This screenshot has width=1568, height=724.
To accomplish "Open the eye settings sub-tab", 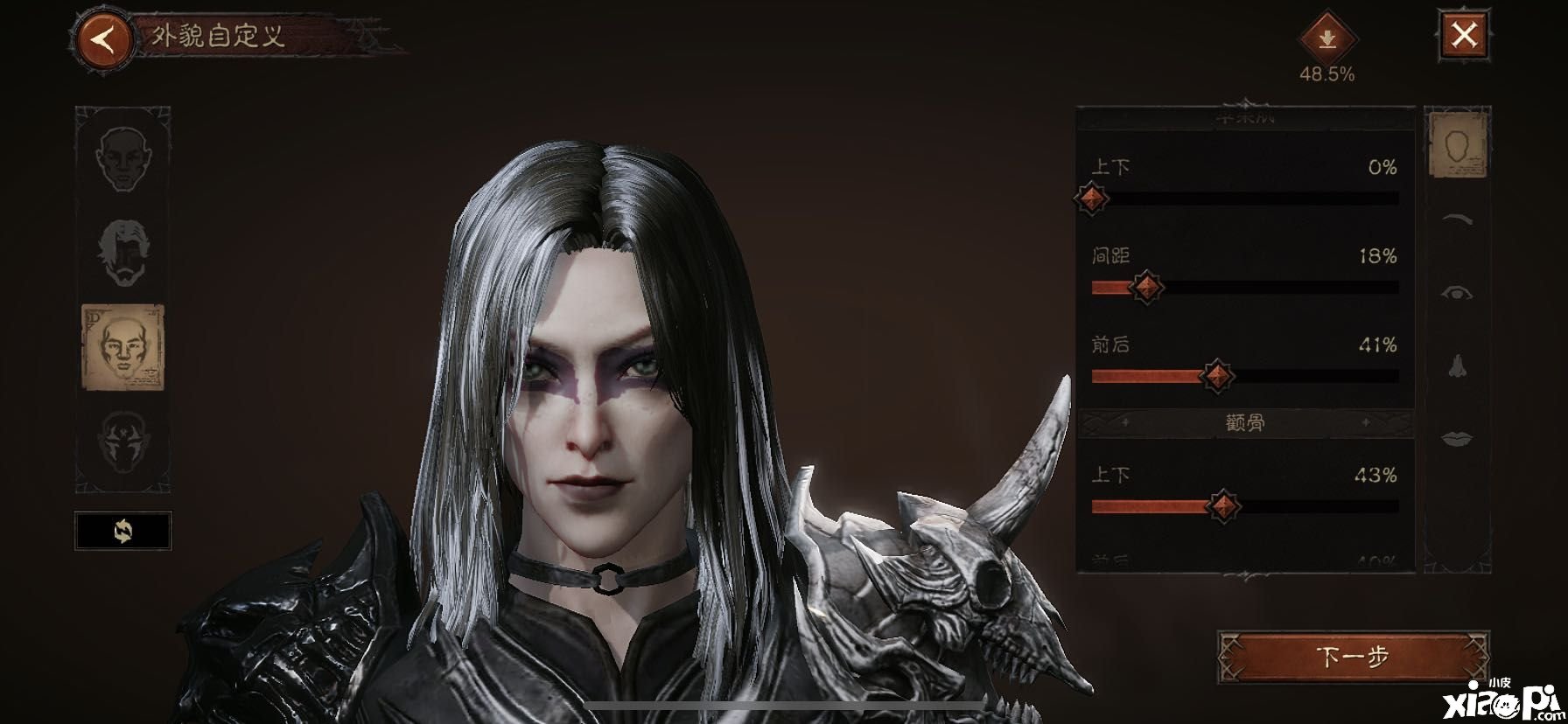I will (1457, 292).
